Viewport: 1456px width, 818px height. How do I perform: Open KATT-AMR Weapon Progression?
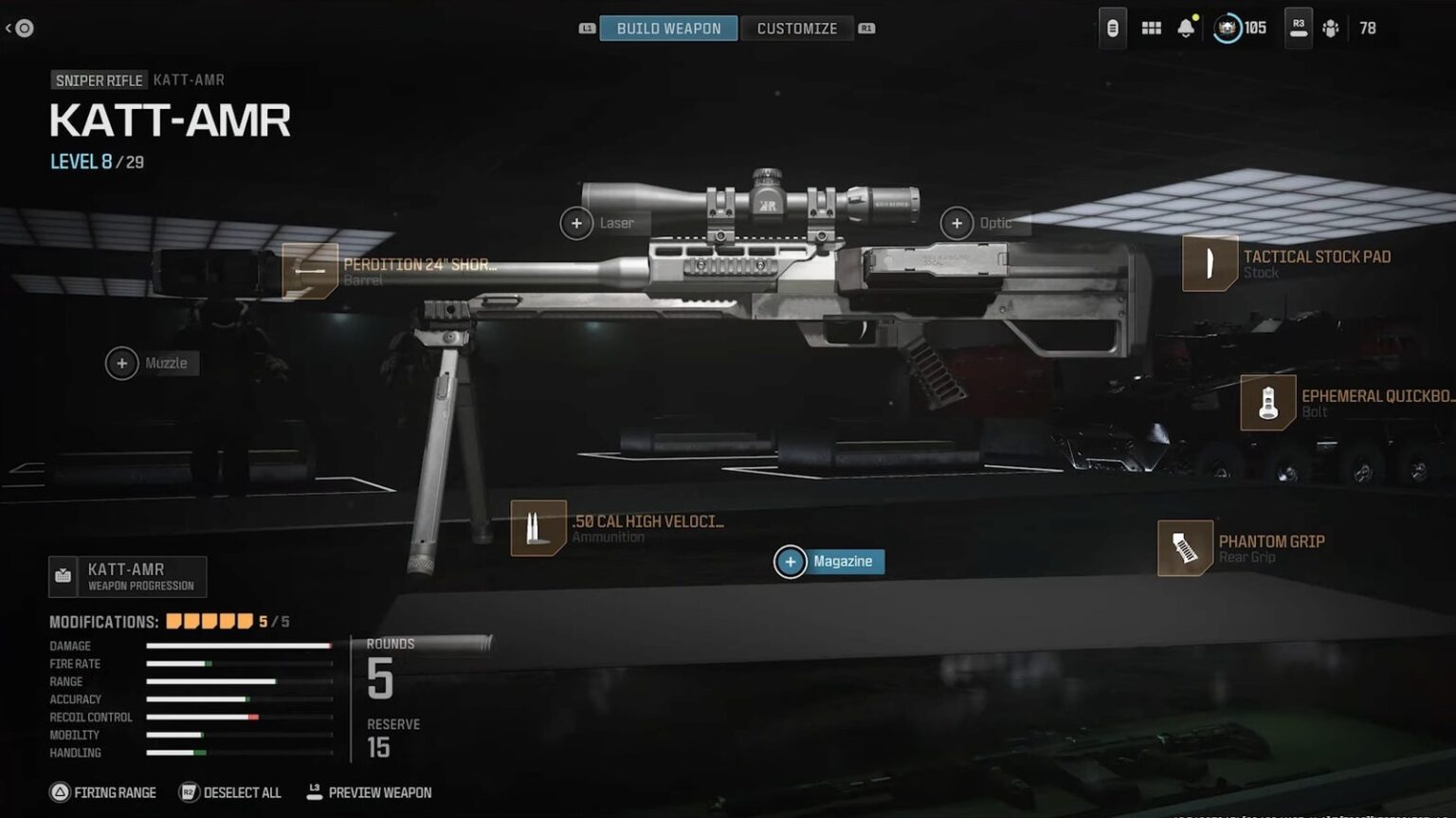pyautogui.click(x=128, y=576)
